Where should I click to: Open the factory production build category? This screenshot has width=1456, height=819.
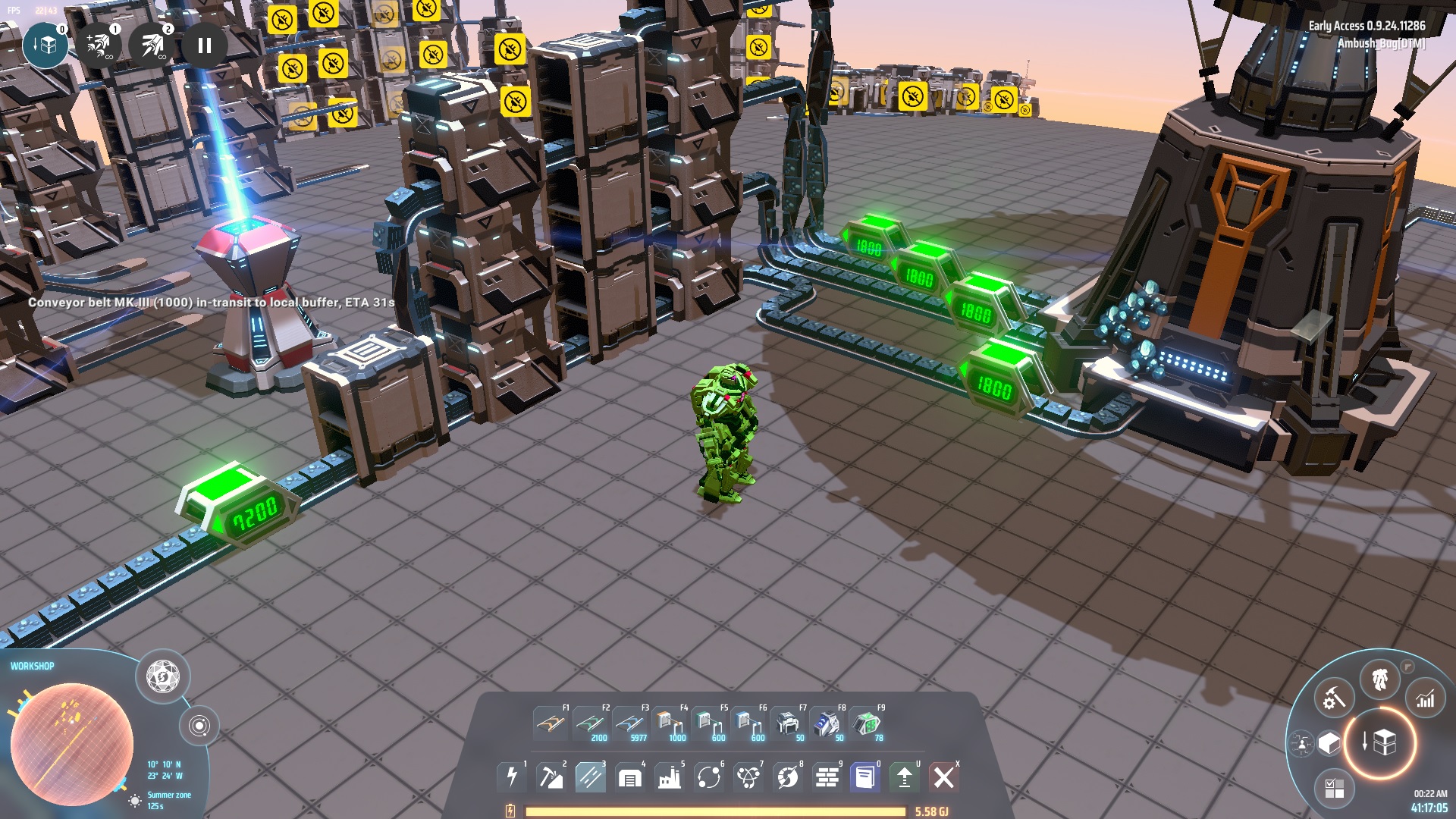click(x=670, y=777)
